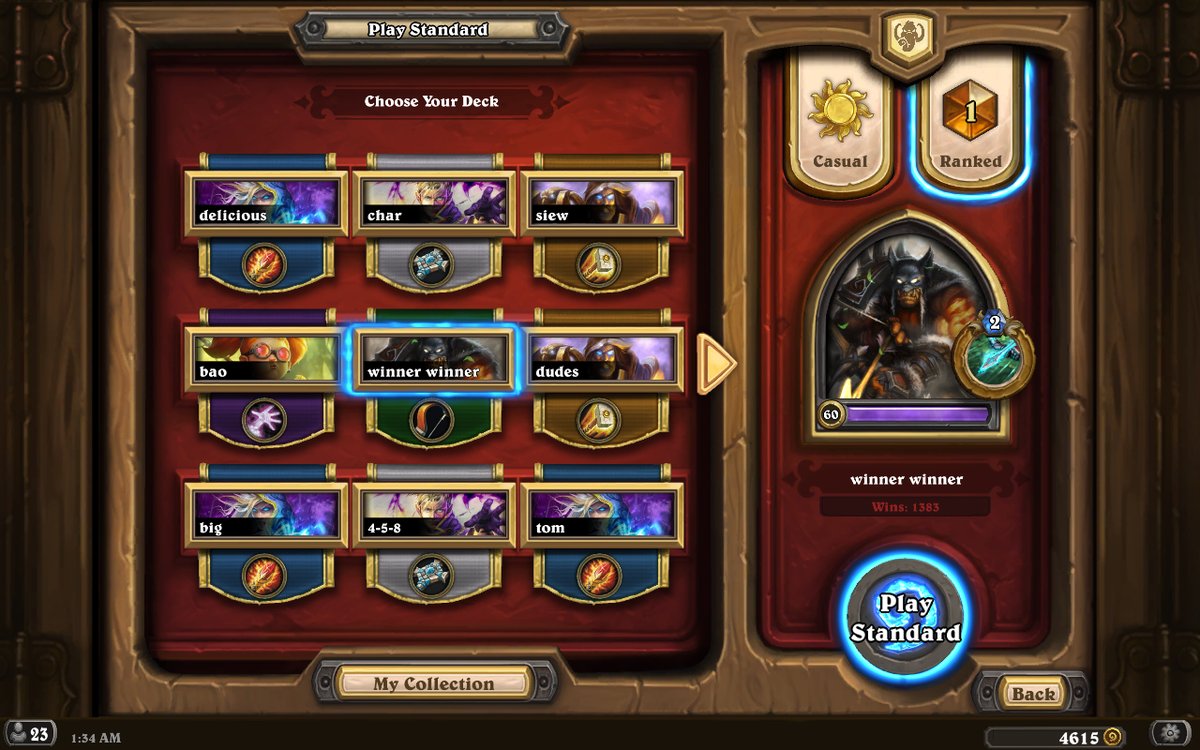The image size is (1200, 750).
Task: Pick the "big" deck
Action: tap(265, 515)
